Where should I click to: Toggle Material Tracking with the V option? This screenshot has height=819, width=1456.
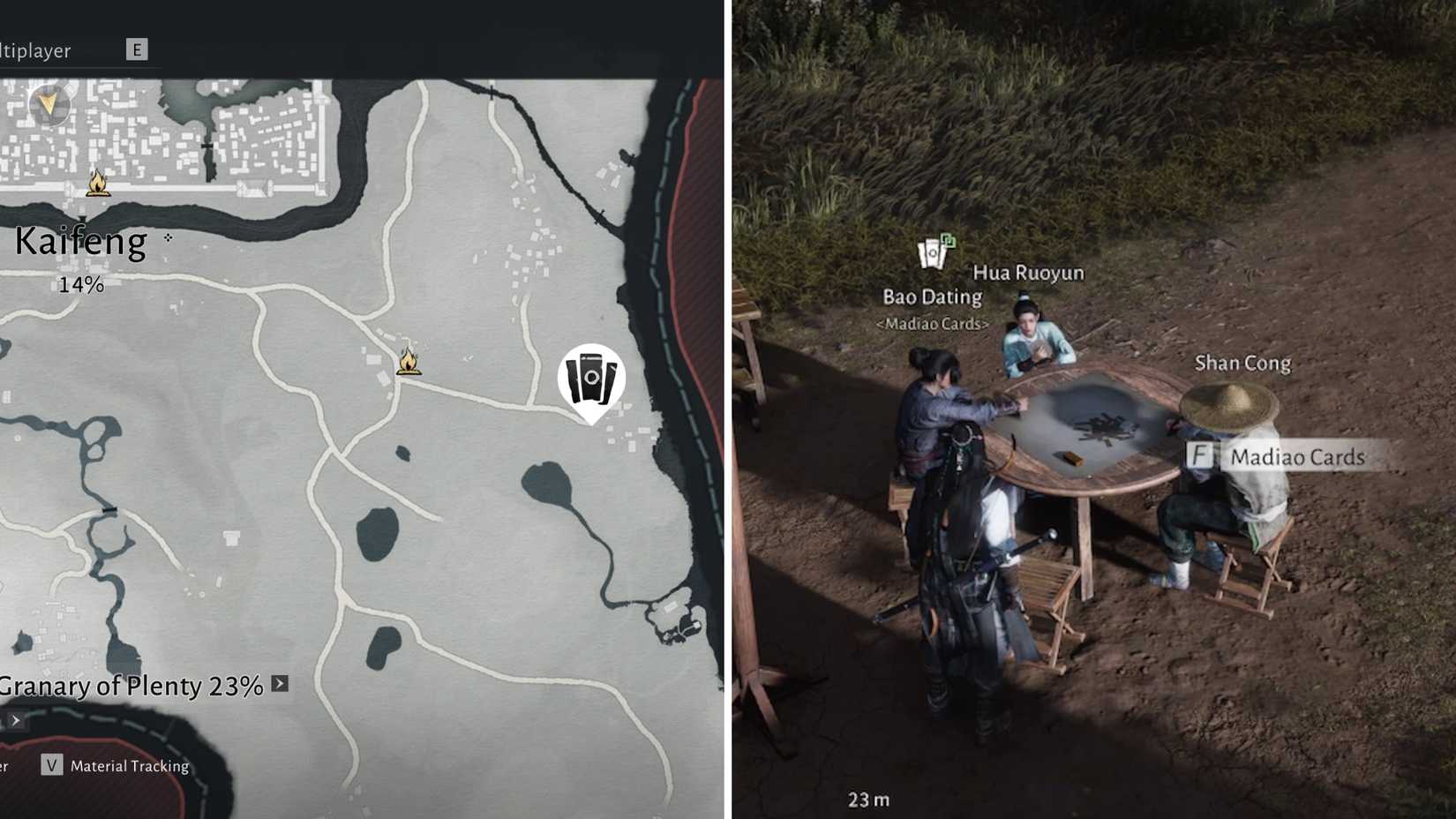(x=49, y=766)
